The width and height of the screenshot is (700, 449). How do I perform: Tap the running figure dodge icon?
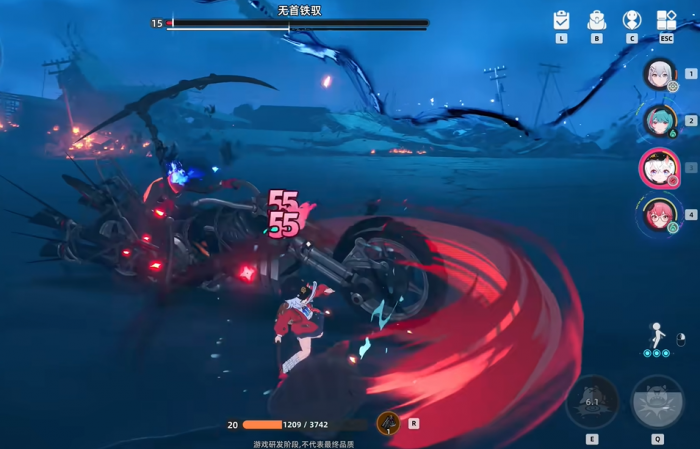[657, 335]
